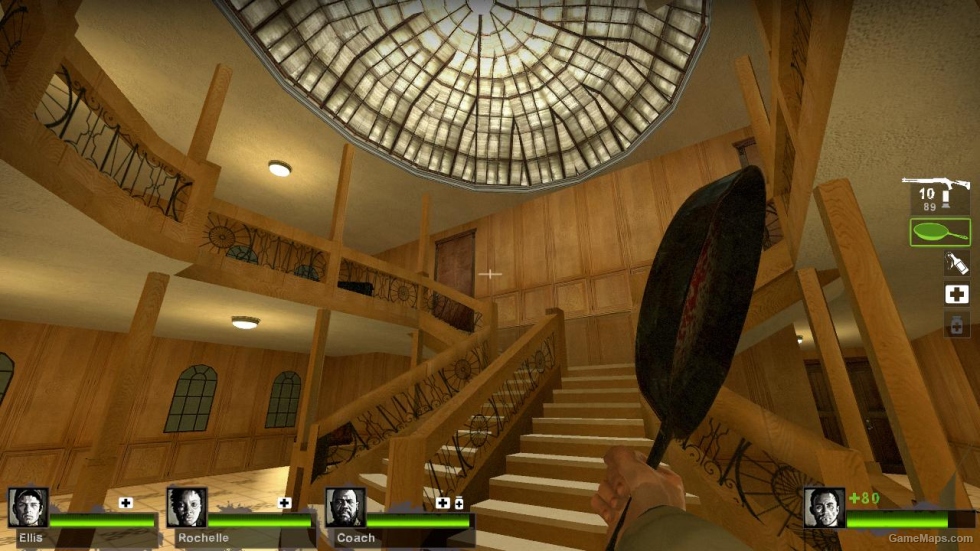980x551 pixels.
Task: Click the empty pills slot icon
Action: 956,324
